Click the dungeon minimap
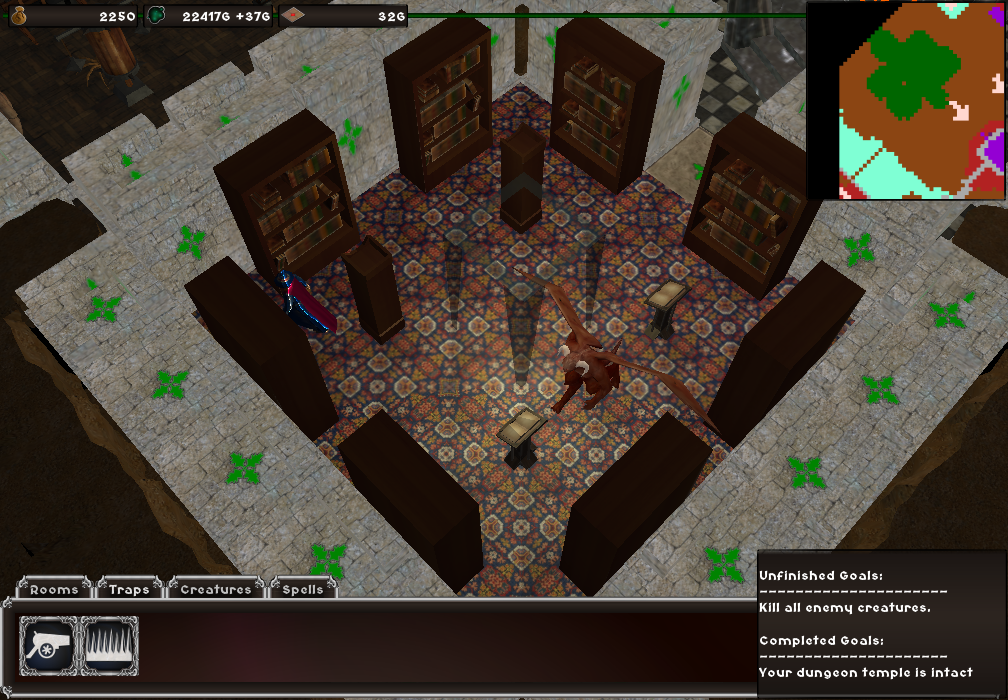This screenshot has width=1008, height=700. pyautogui.click(x=906, y=100)
